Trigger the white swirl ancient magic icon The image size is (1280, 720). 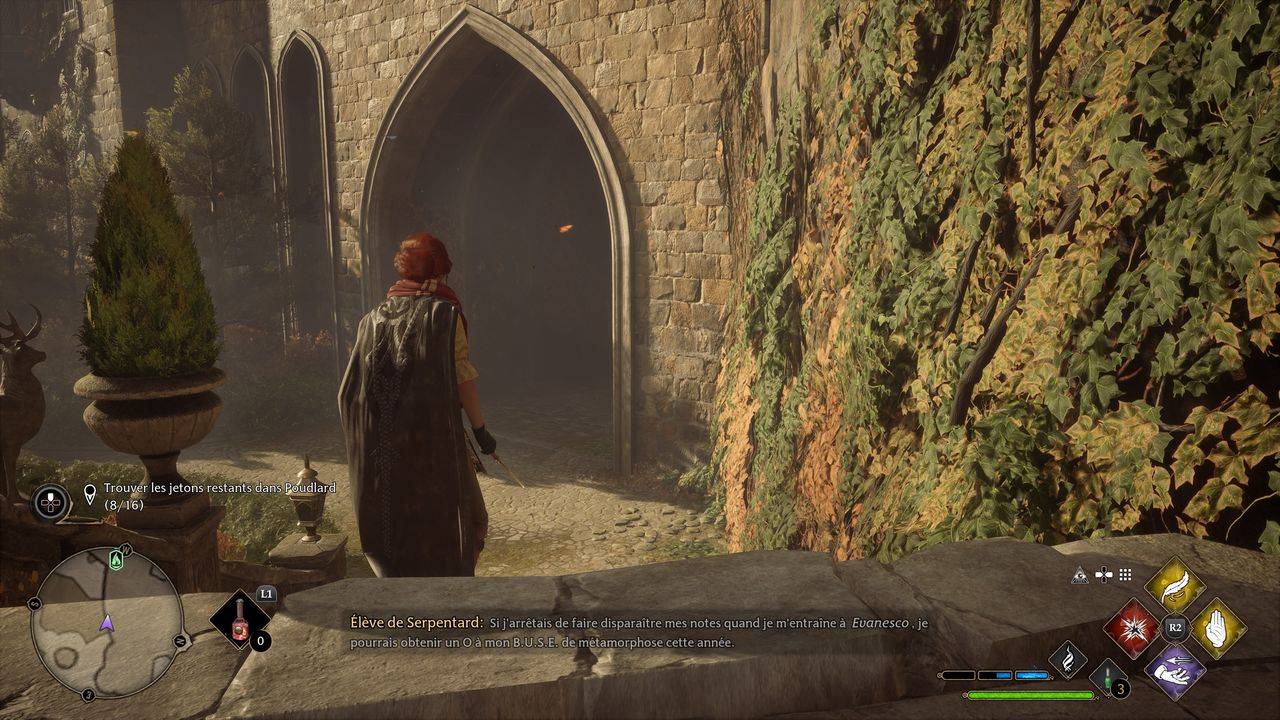[1067, 659]
